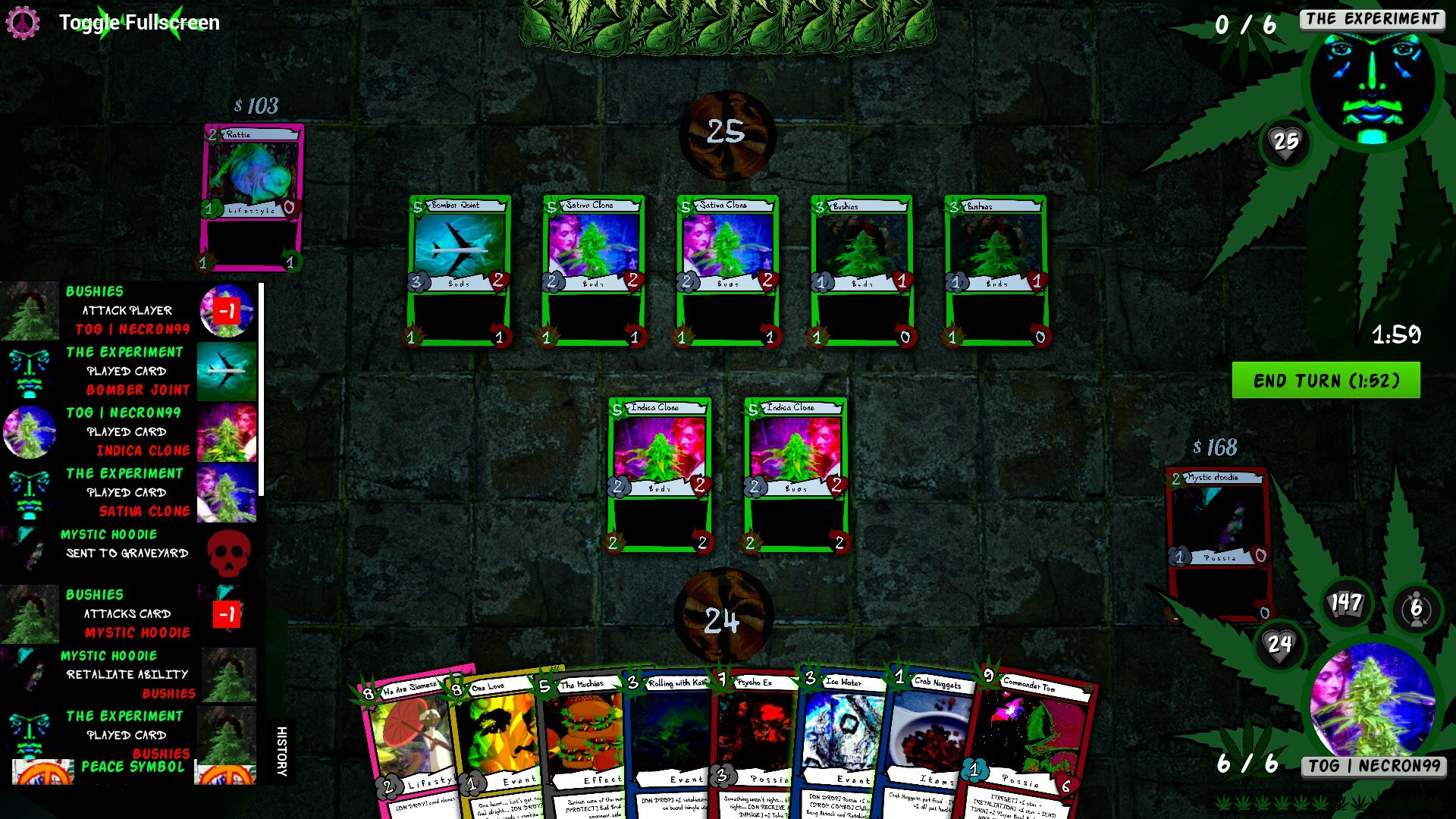Click the skull graveyard icon in history
The width and height of the screenshot is (1456, 819).
tap(230, 554)
